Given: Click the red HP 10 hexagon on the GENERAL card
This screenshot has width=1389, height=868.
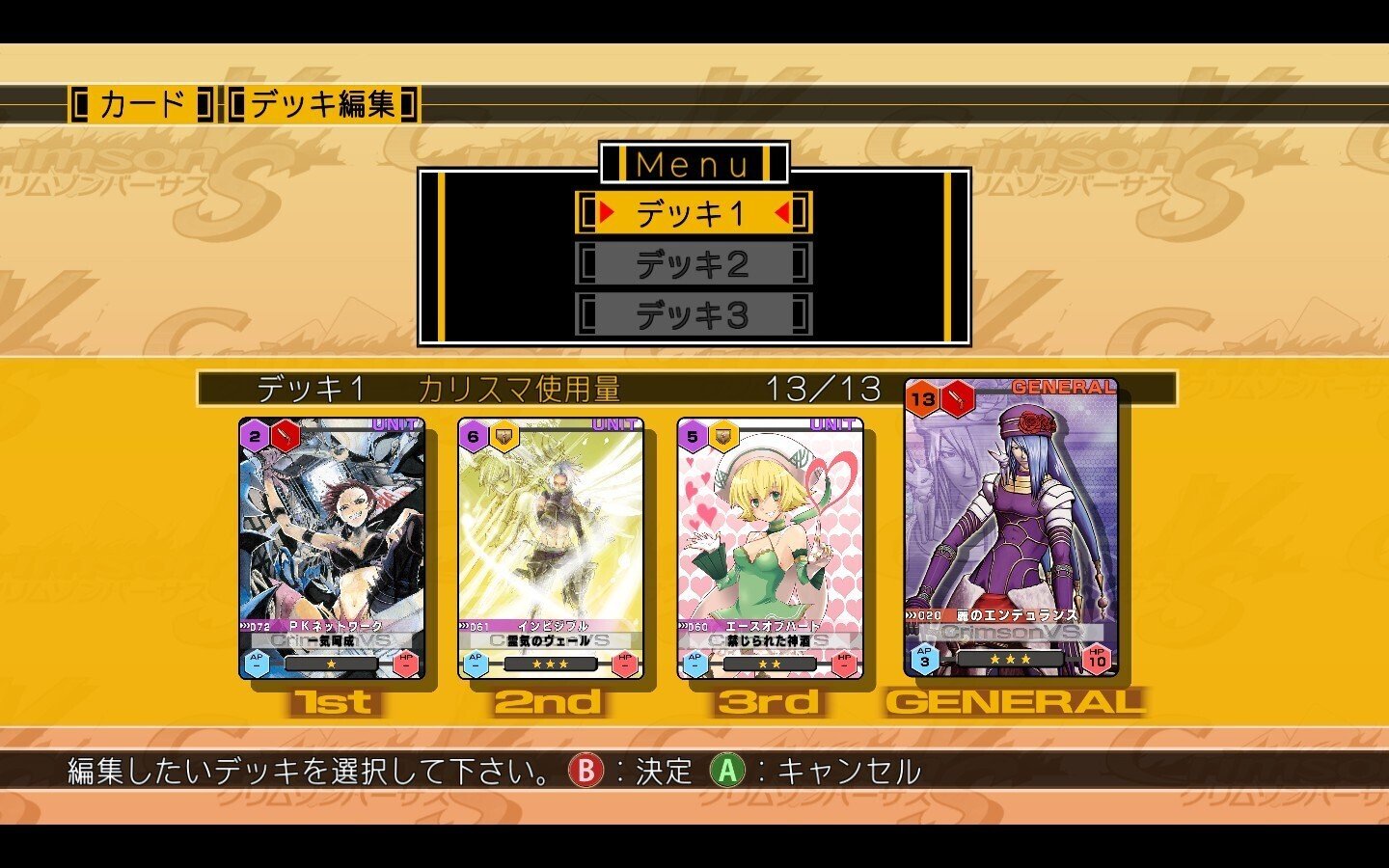Looking at the screenshot, I should coord(1102,660).
